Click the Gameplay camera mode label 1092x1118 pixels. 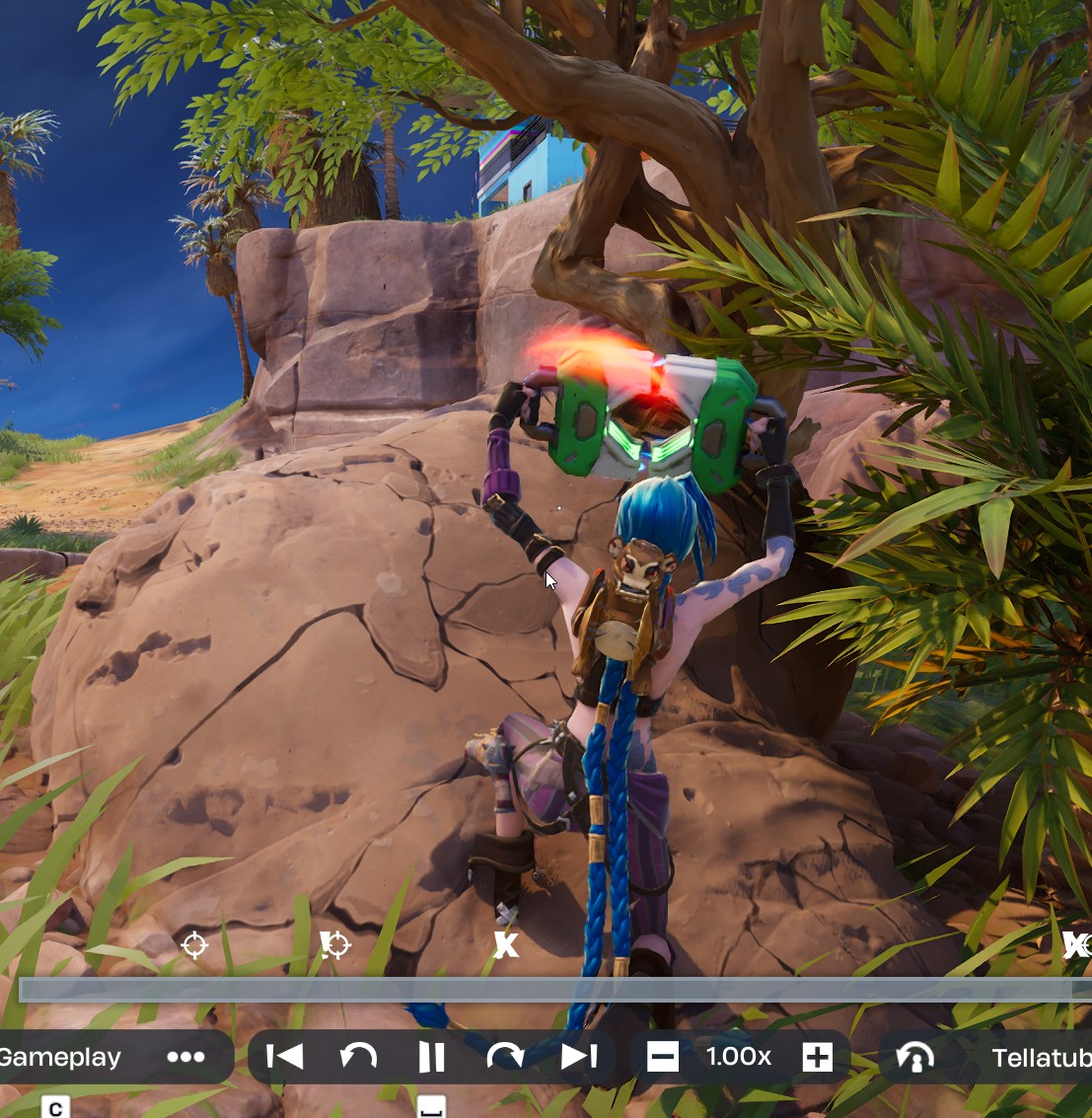pyautogui.click(x=61, y=1057)
